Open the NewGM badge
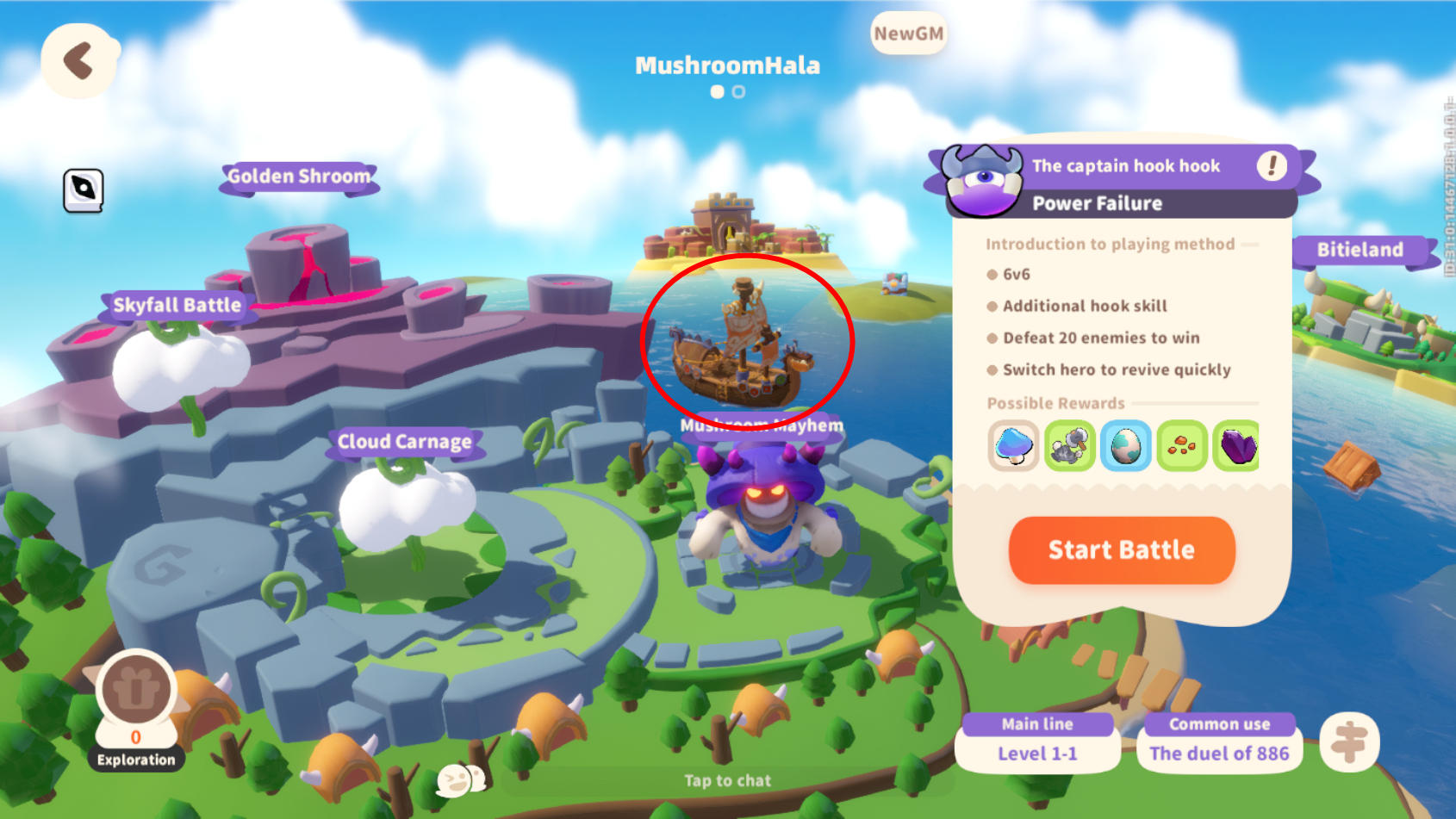1456x819 pixels. (907, 34)
